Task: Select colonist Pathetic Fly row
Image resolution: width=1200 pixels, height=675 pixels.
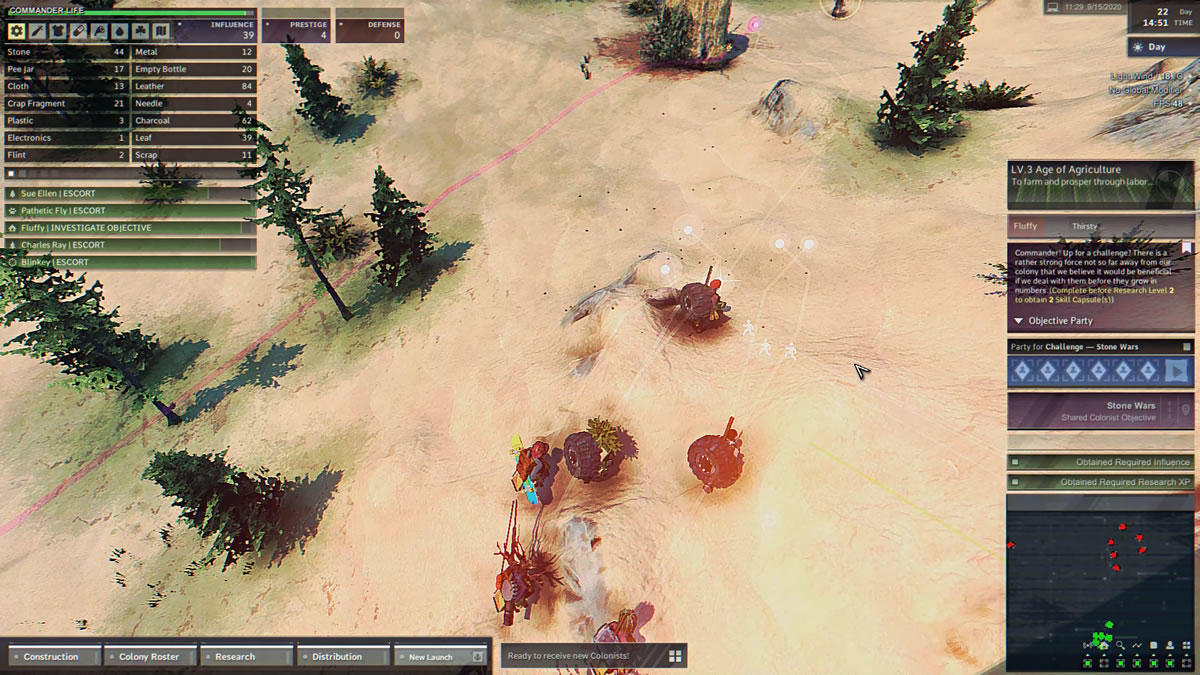Action: (130, 210)
